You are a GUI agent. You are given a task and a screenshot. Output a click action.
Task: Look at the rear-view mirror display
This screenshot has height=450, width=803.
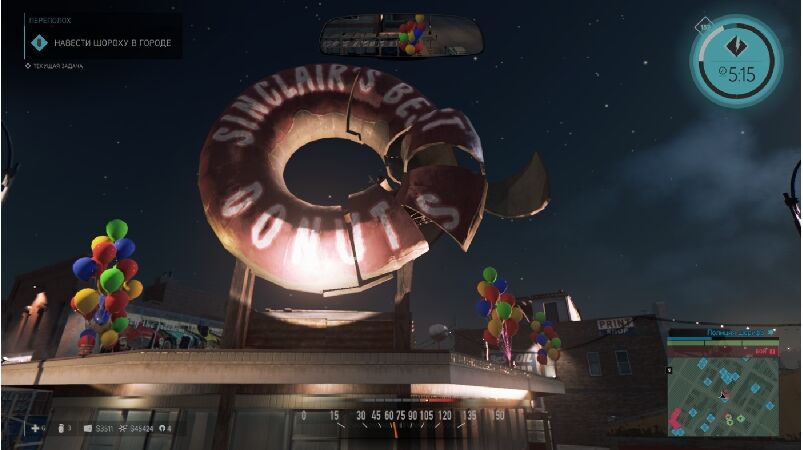pos(401,36)
